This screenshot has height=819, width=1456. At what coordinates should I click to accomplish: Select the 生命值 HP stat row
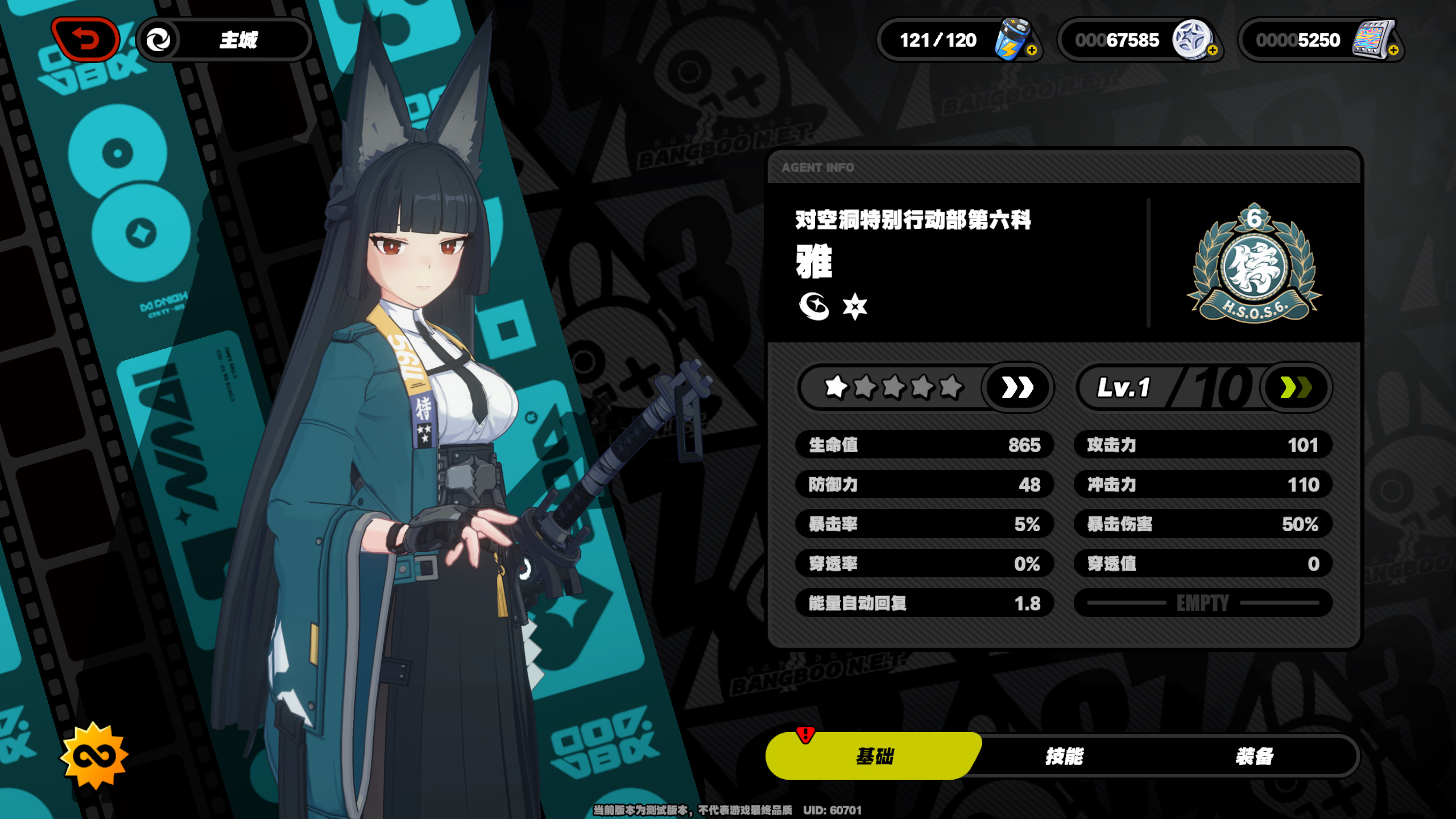[924, 445]
